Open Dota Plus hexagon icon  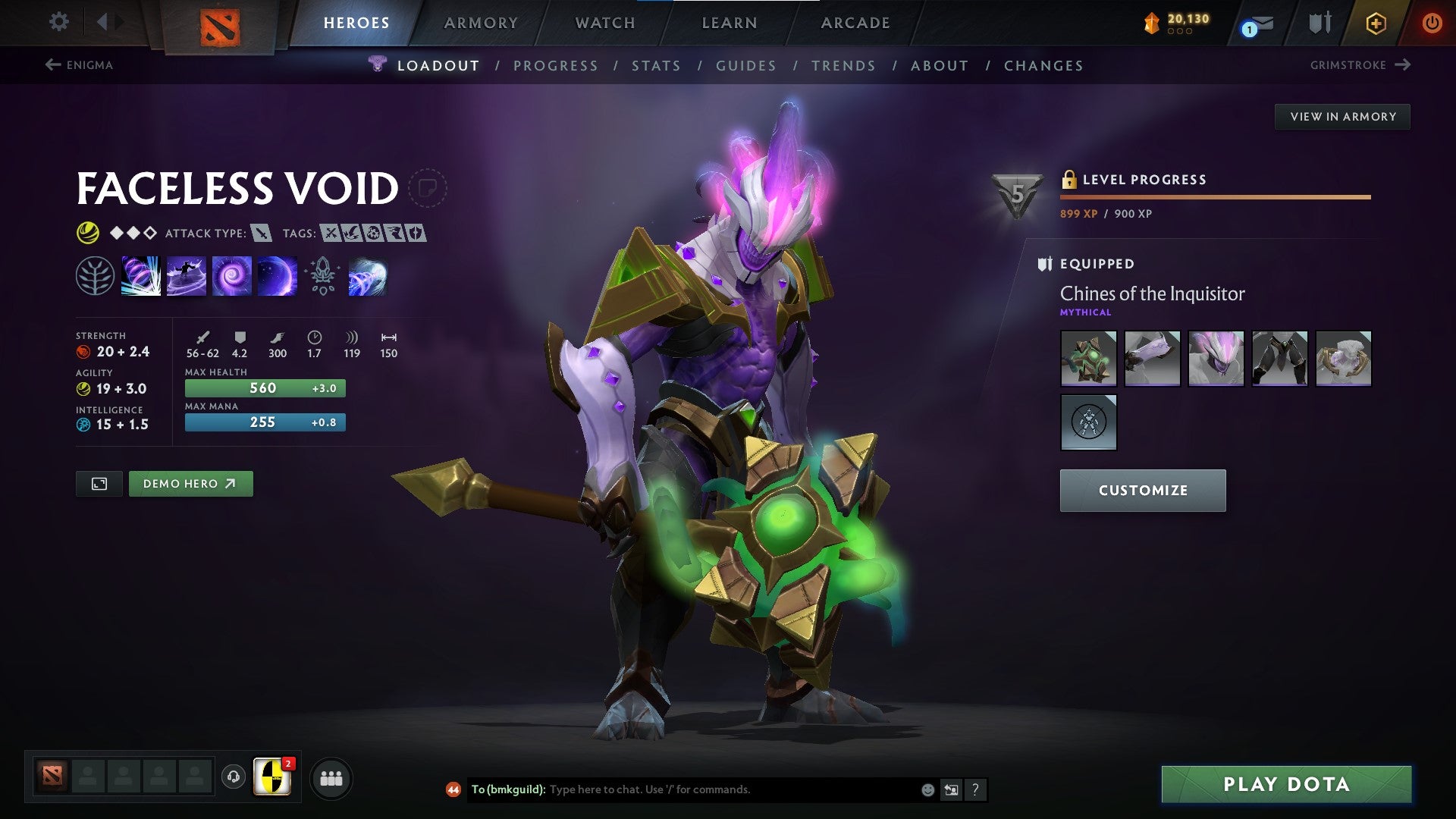[1376, 23]
